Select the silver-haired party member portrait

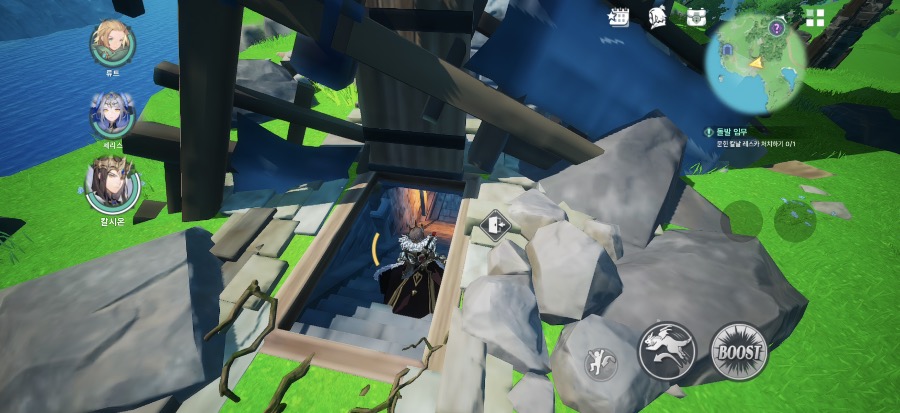coord(112,114)
